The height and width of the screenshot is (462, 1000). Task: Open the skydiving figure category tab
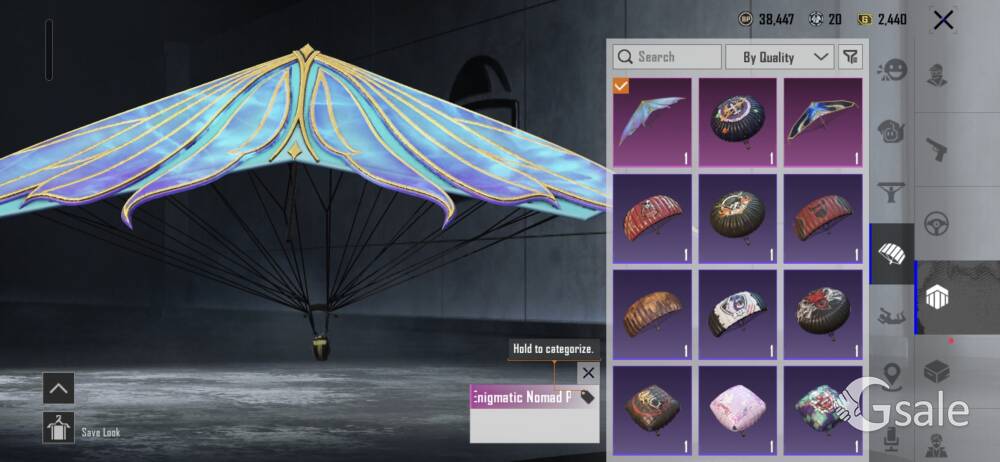pos(891,316)
